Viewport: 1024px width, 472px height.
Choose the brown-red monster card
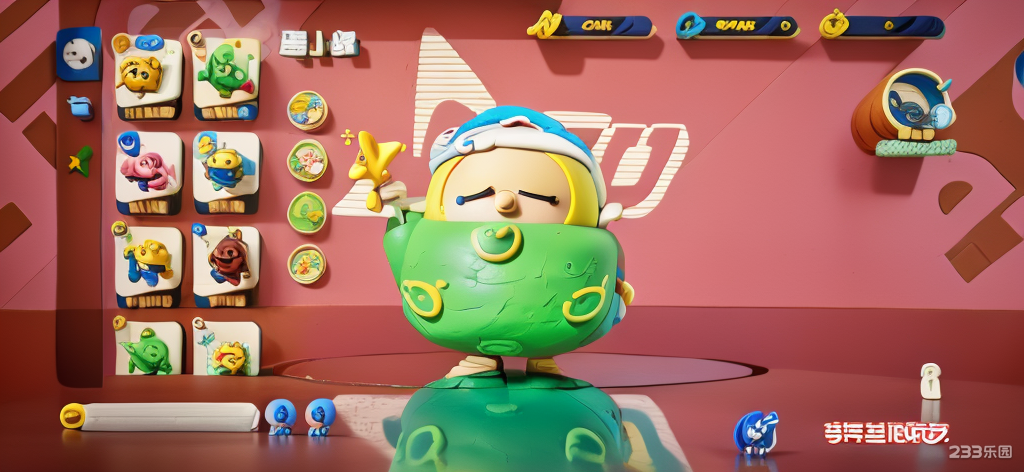[x=225, y=262]
